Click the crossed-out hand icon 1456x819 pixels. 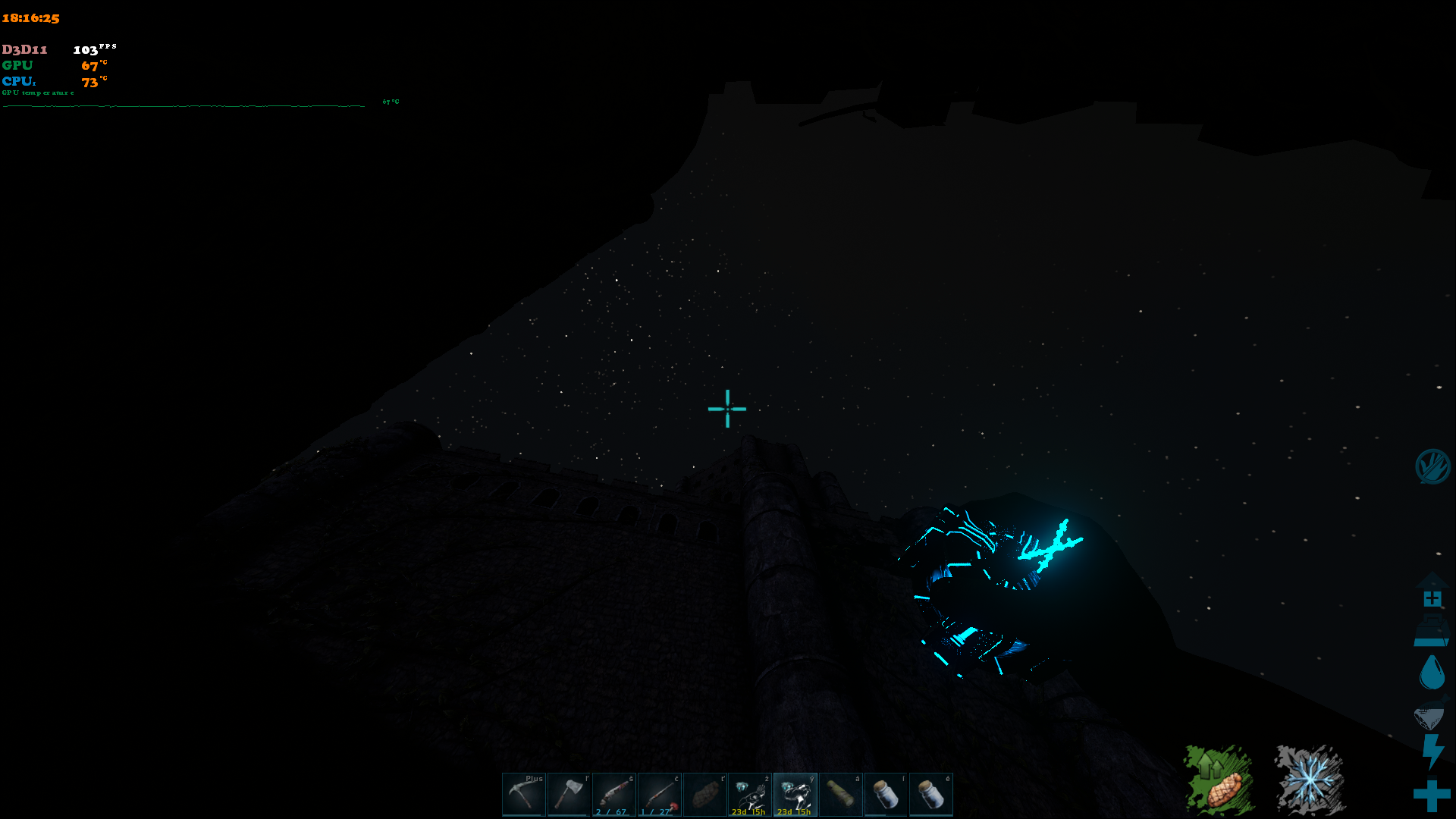tap(1432, 466)
